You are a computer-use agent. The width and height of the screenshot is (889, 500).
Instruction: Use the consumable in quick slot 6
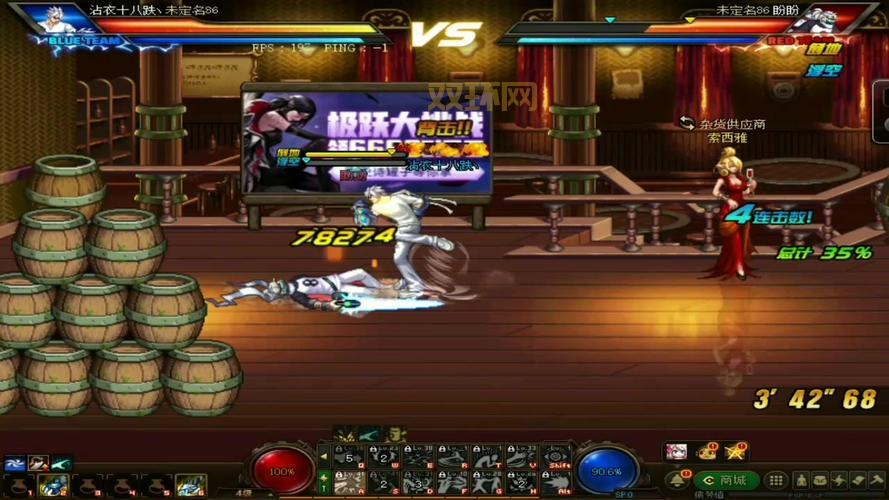[x=190, y=485]
